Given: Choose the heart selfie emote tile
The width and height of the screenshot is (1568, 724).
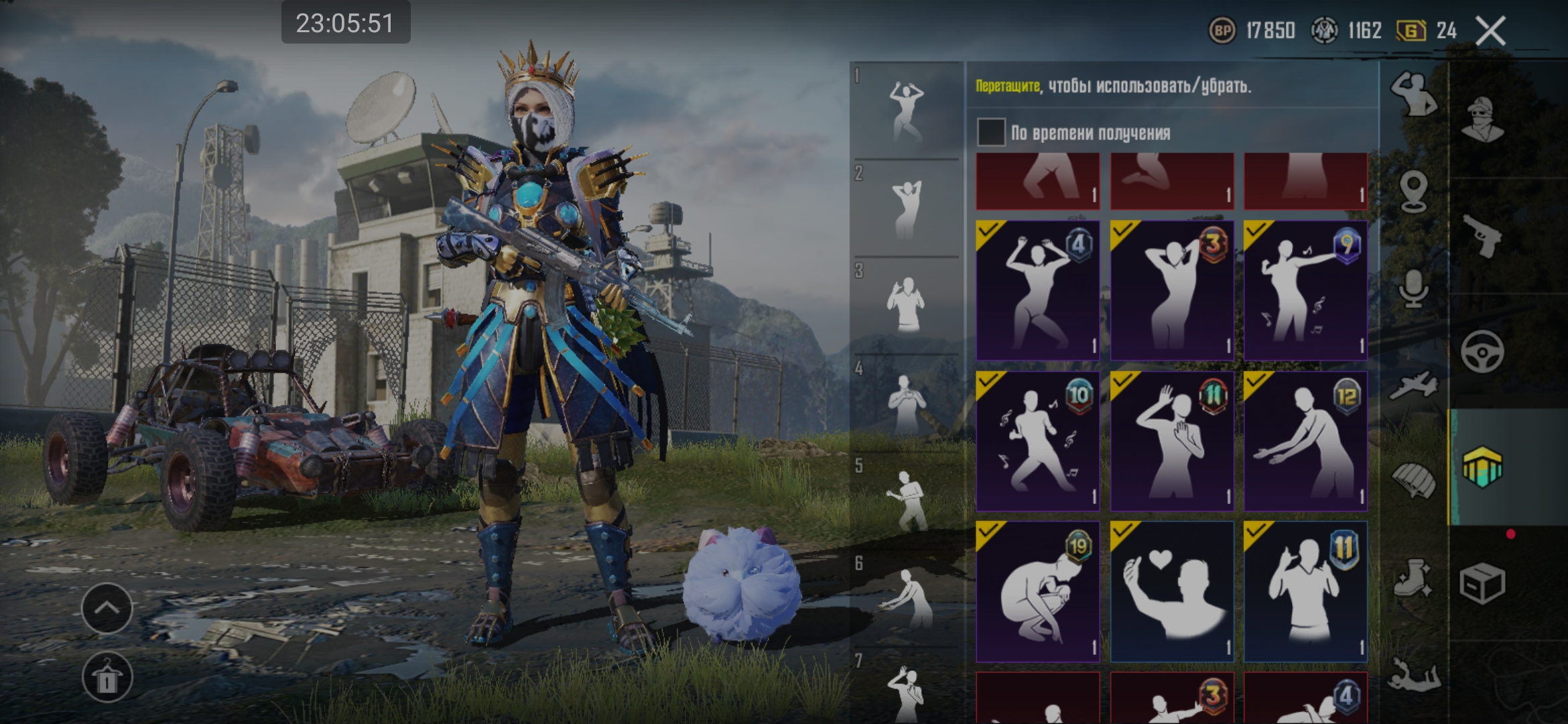Looking at the screenshot, I should tap(1171, 591).
